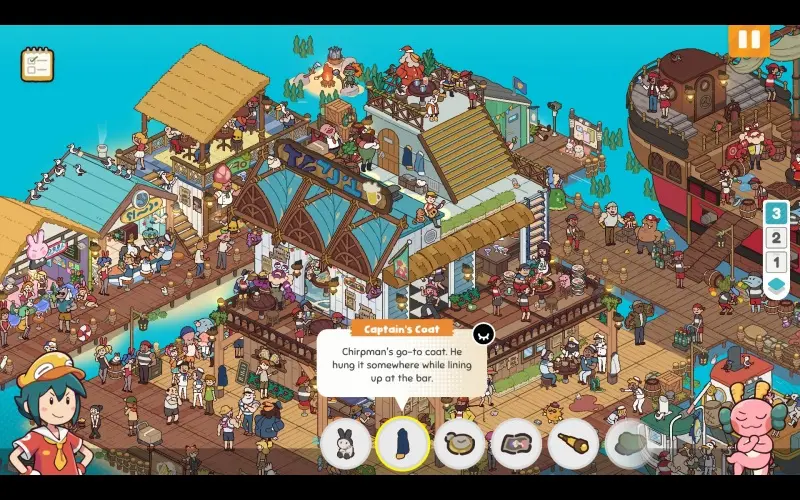The width and height of the screenshot is (800, 500).
Task: Select the oyster shell hidden item
Action: (460, 444)
